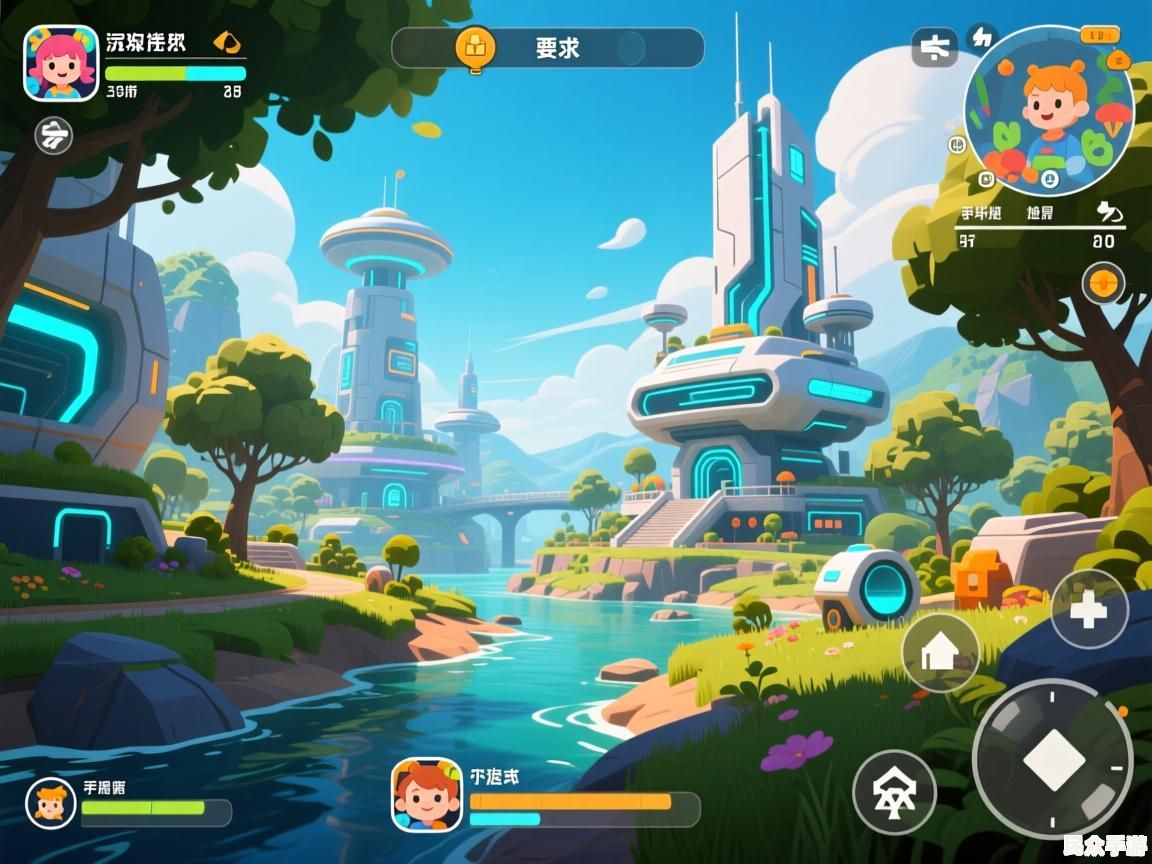
Task: Open the 要求 quest banner
Action: tap(547, 47)
